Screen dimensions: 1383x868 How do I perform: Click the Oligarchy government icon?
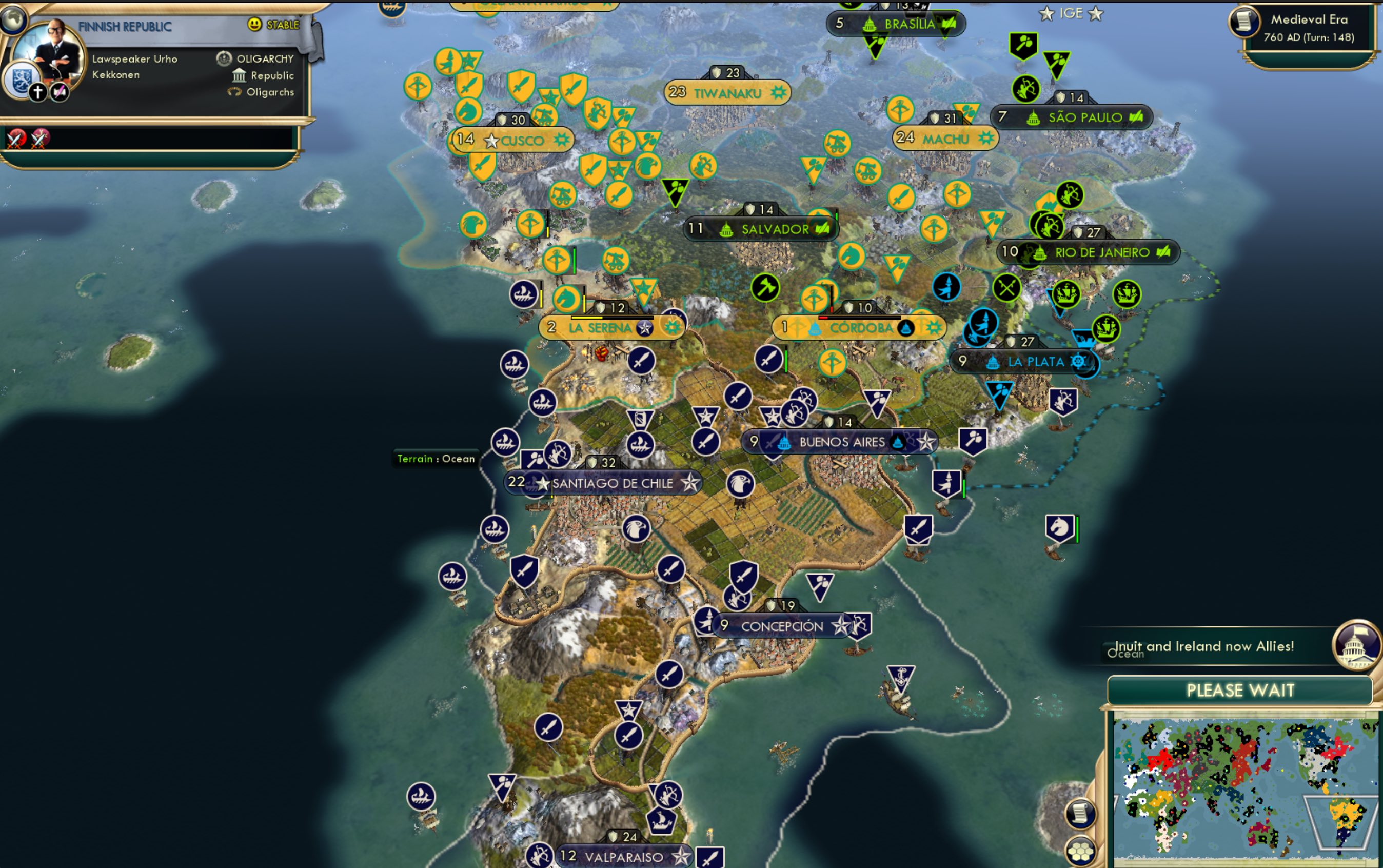click(226, 58)
